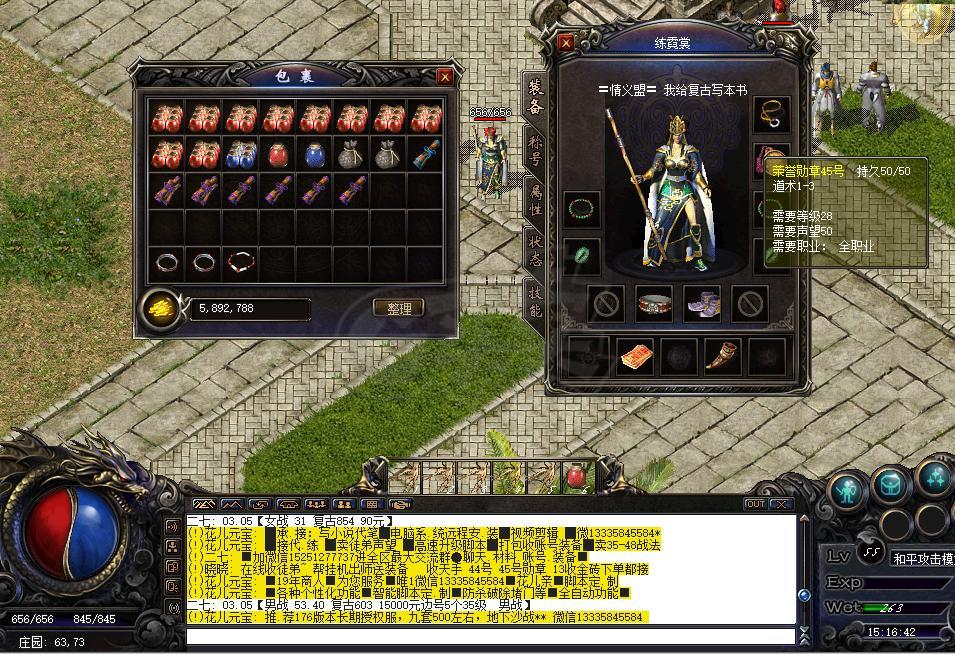The image size is (955, 654).
Task: Click the 整理 sort button
Action: coord(399,308)
